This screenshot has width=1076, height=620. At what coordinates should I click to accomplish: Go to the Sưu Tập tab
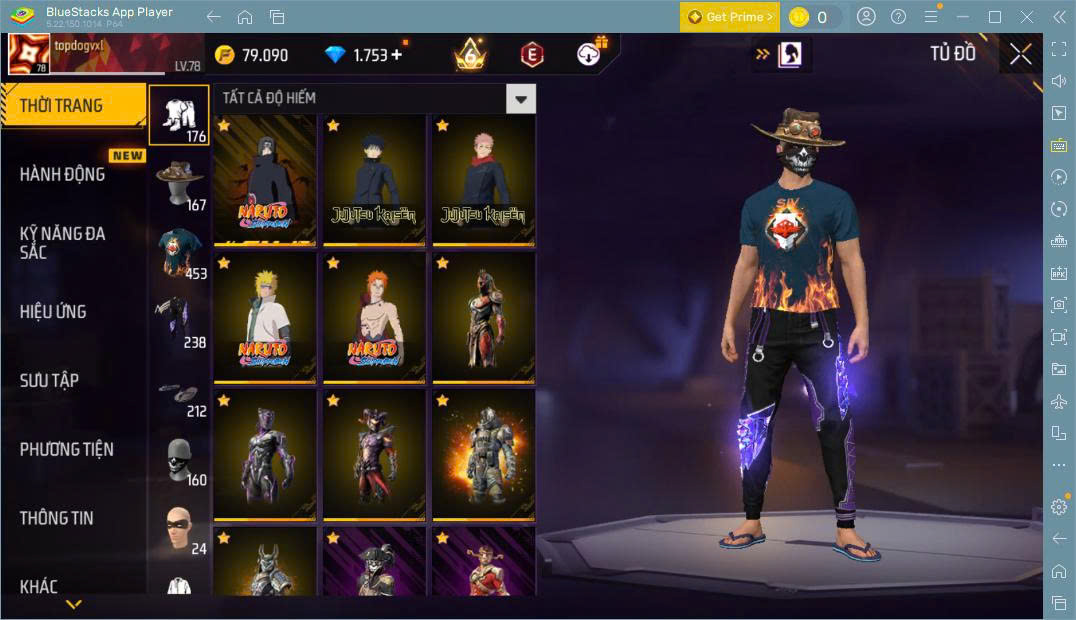[x=49, y=381]
